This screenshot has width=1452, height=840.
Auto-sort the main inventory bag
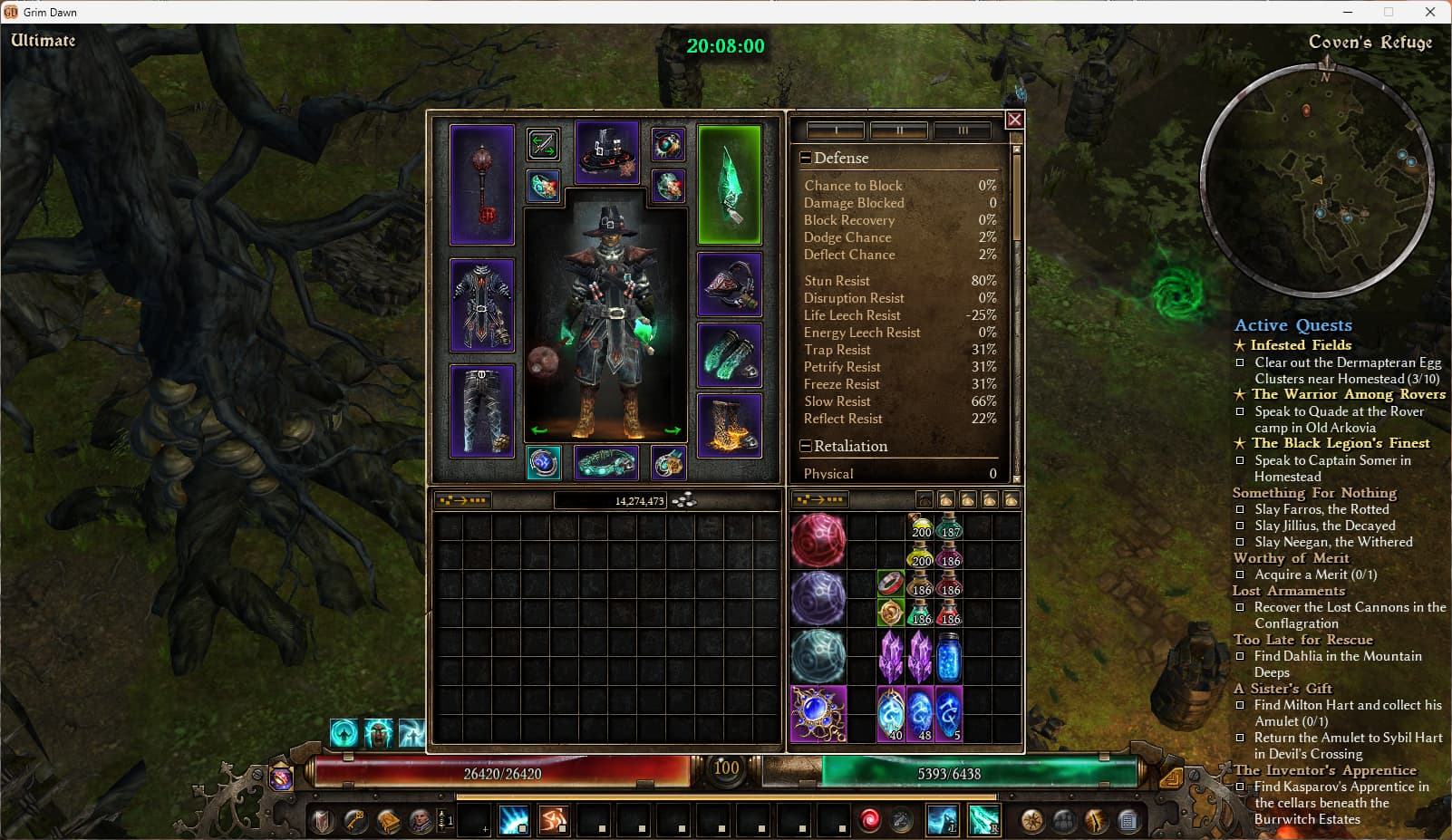[x=462, y=500]
